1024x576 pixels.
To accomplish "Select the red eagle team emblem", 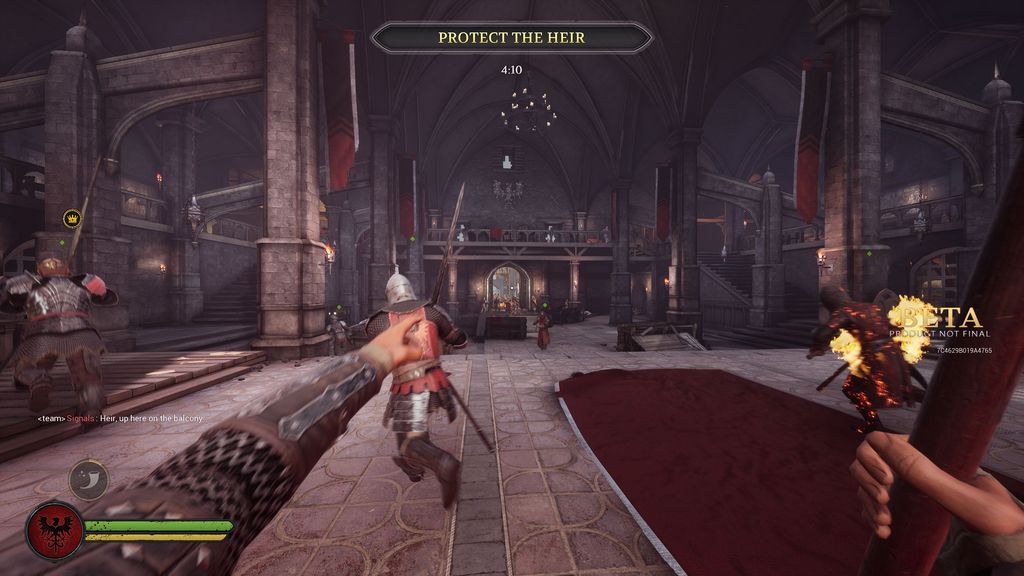I will [54, 530].
